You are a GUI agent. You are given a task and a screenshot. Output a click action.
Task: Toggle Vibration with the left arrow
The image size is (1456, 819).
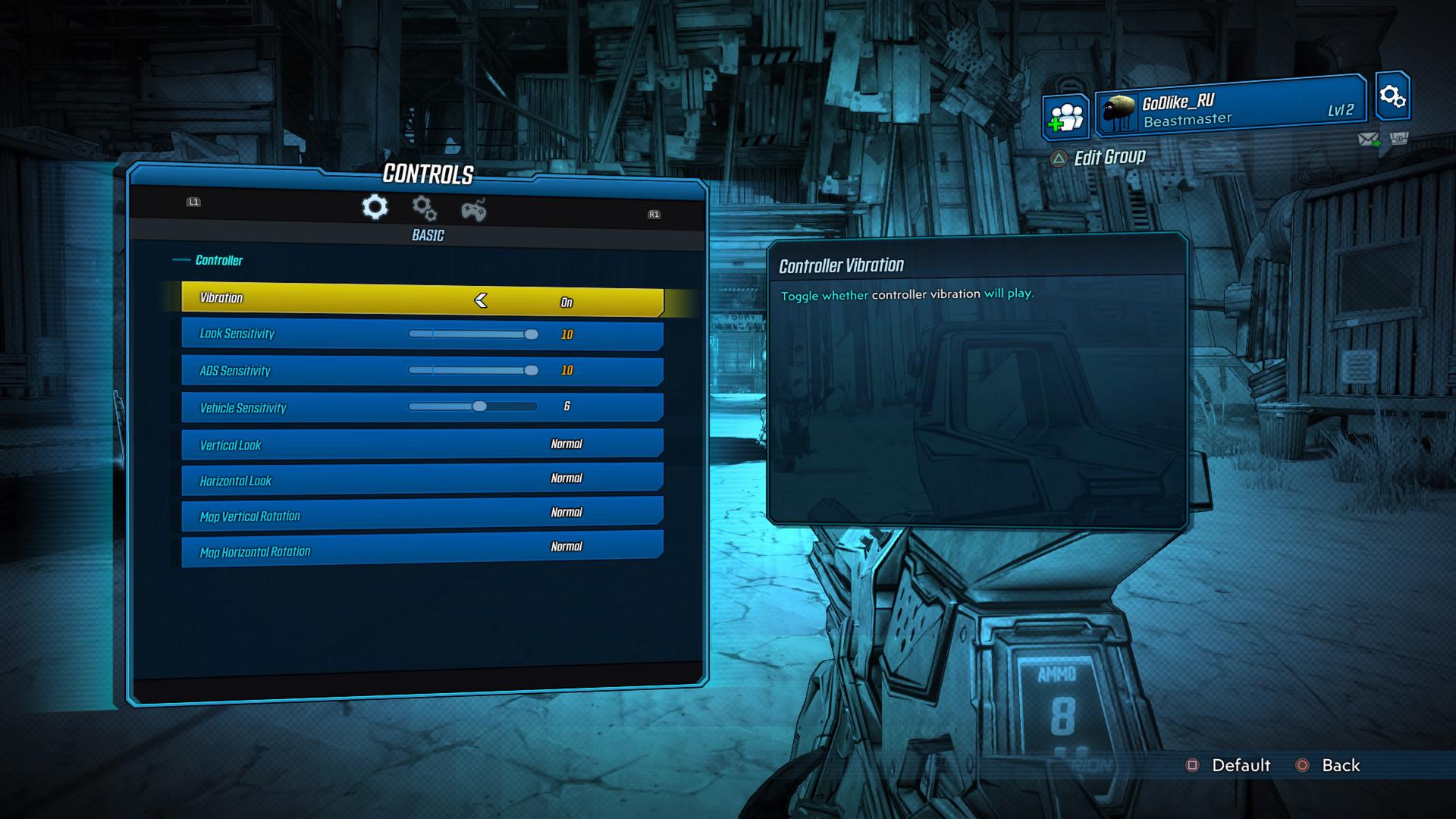click(x=481, y=301)
